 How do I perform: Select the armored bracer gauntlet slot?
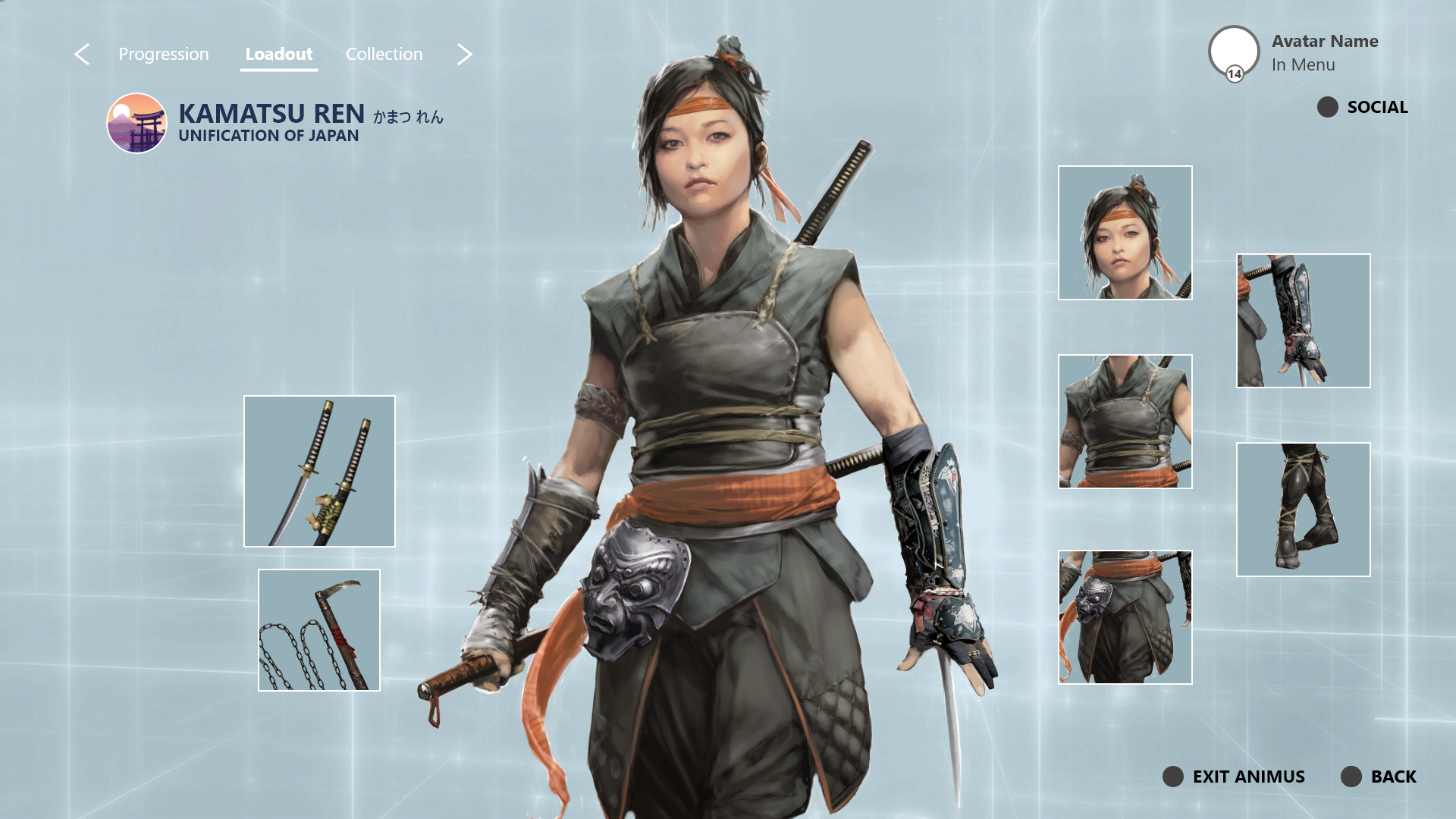(x=1303, y=321)
